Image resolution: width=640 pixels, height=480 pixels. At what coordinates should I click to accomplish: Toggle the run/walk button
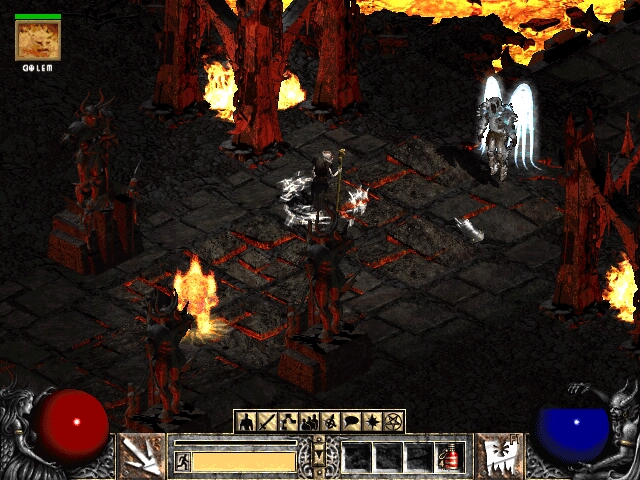click(x=182, y=461)
